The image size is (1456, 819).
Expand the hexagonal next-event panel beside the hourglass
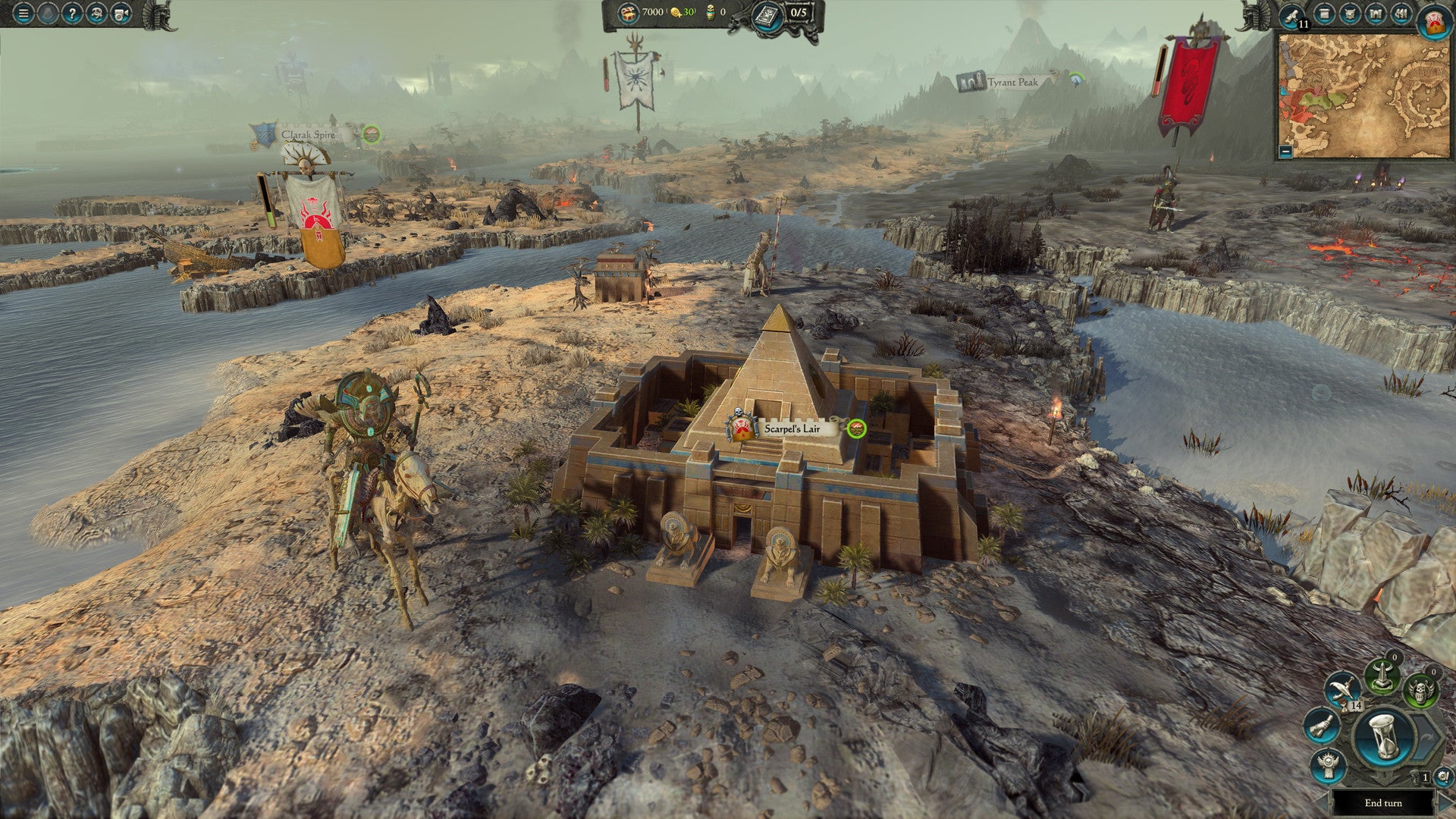tap(1423, 737)
